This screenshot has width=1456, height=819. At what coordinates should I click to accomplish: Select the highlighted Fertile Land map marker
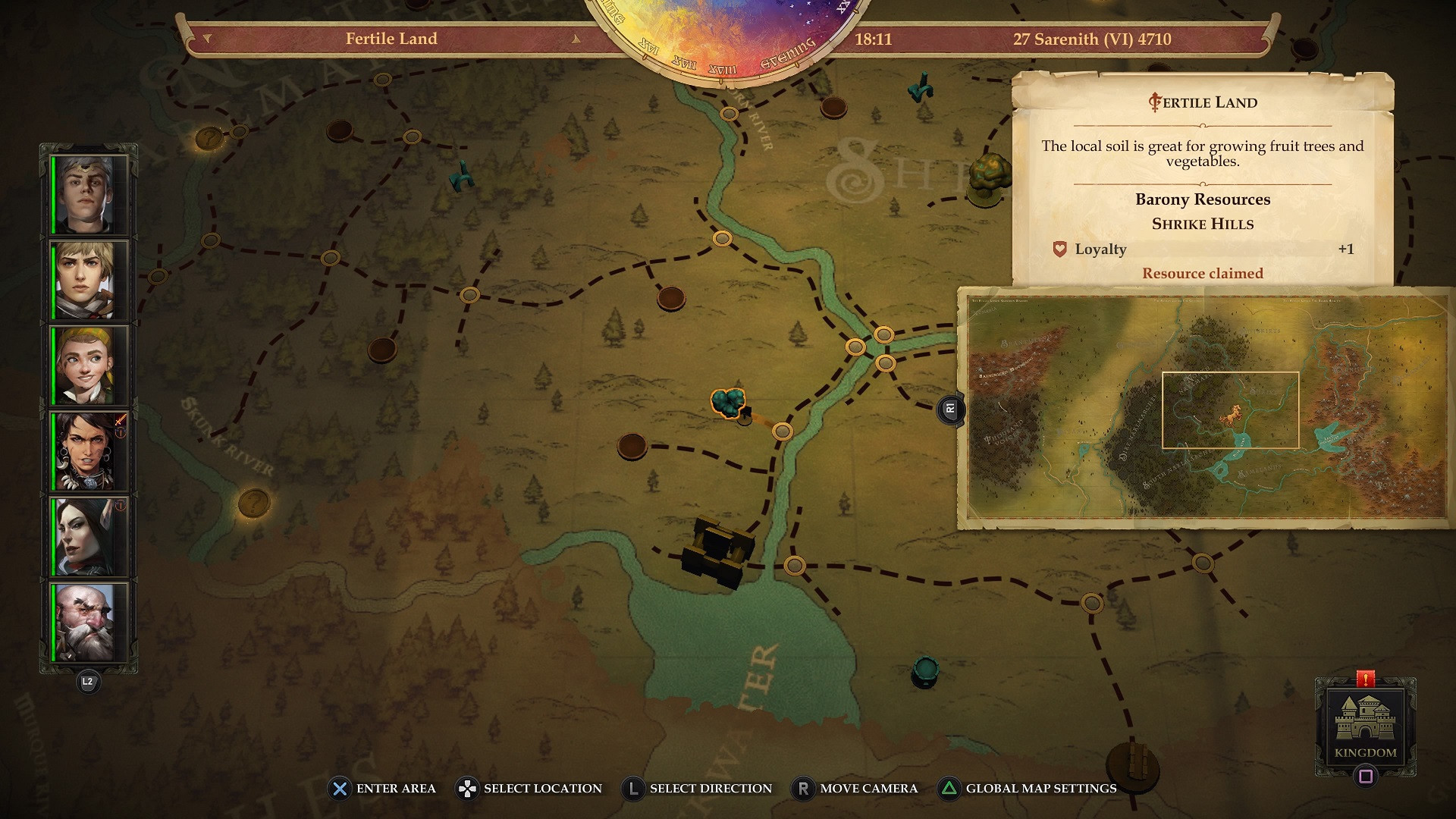point(729,403)
